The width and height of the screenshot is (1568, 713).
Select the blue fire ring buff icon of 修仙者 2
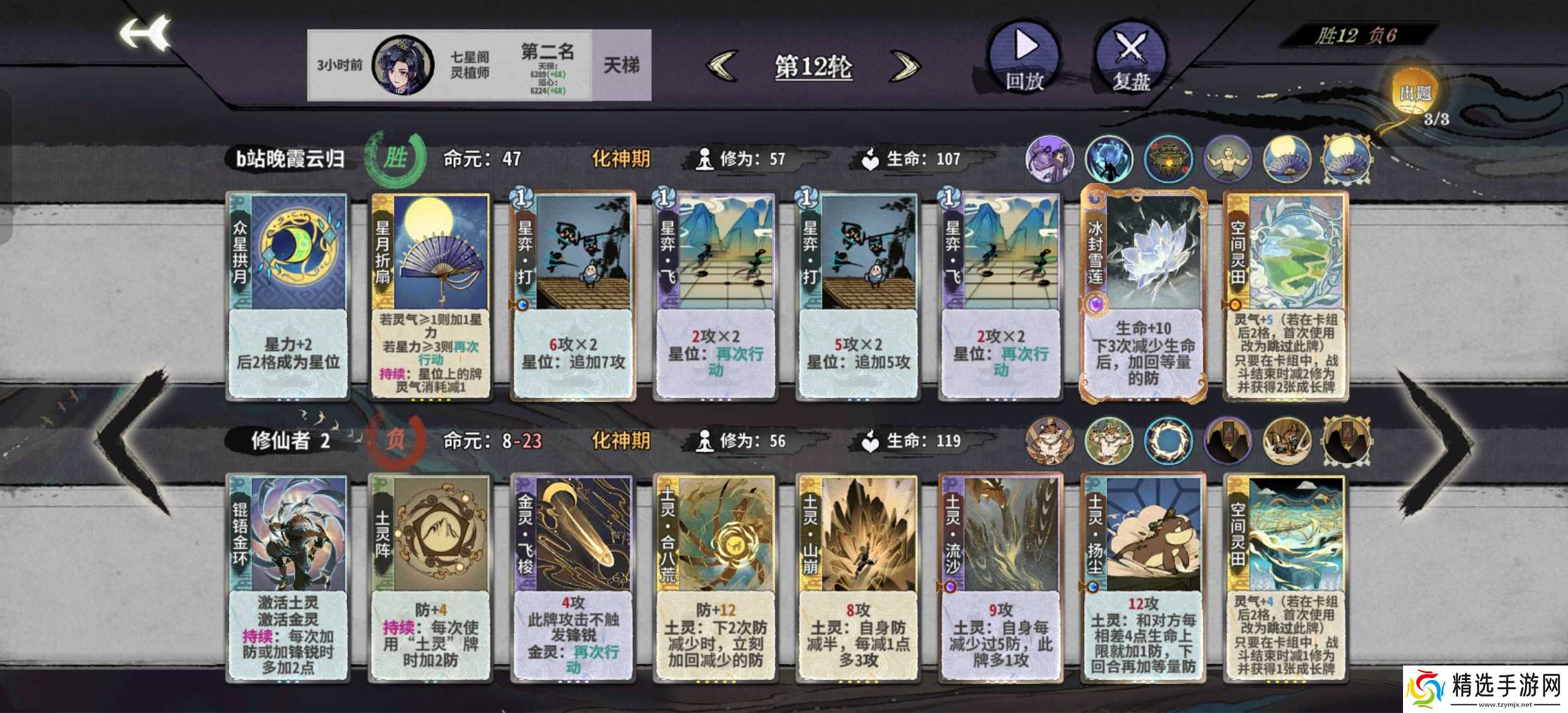(1169, 442)
